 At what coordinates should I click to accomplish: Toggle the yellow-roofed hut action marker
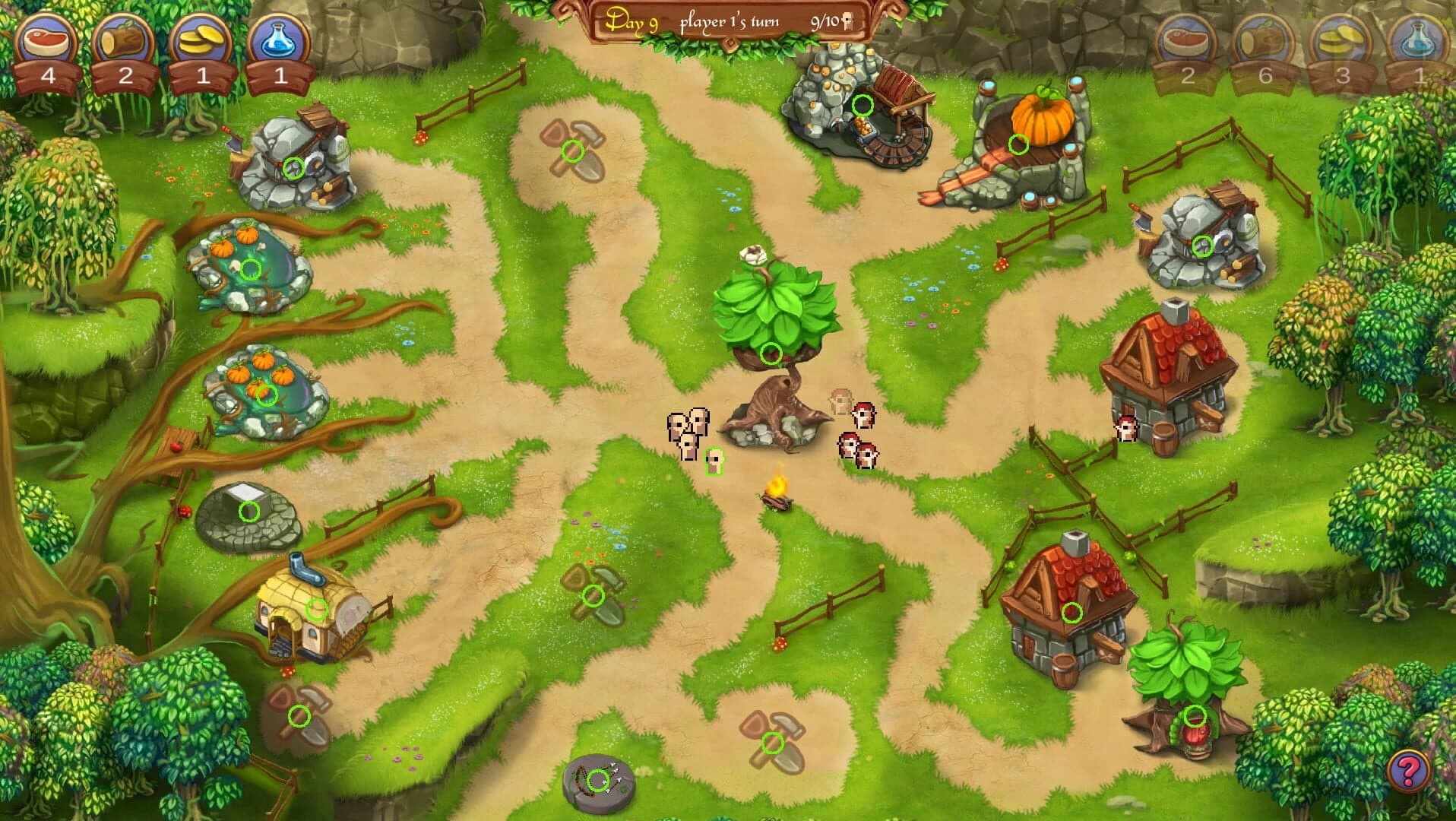[x=317, y=607]
